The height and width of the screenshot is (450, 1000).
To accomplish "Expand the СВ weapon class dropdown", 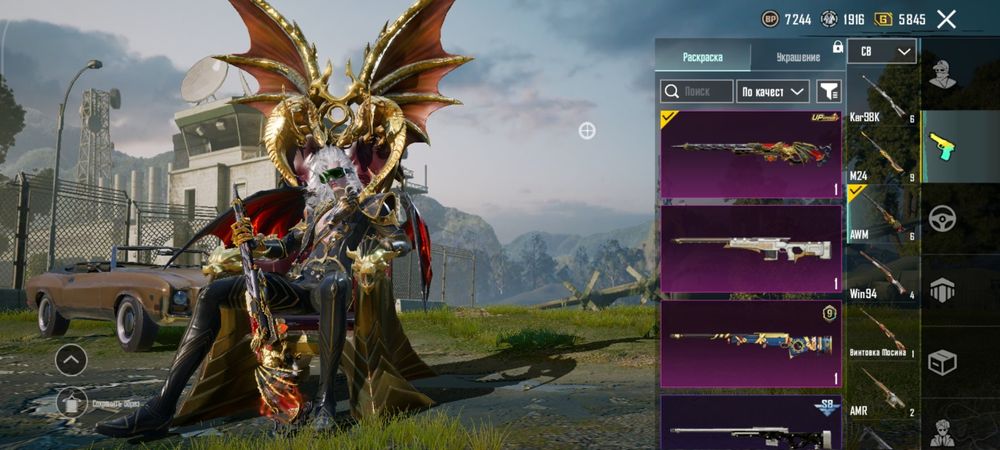I will point(882,51).
